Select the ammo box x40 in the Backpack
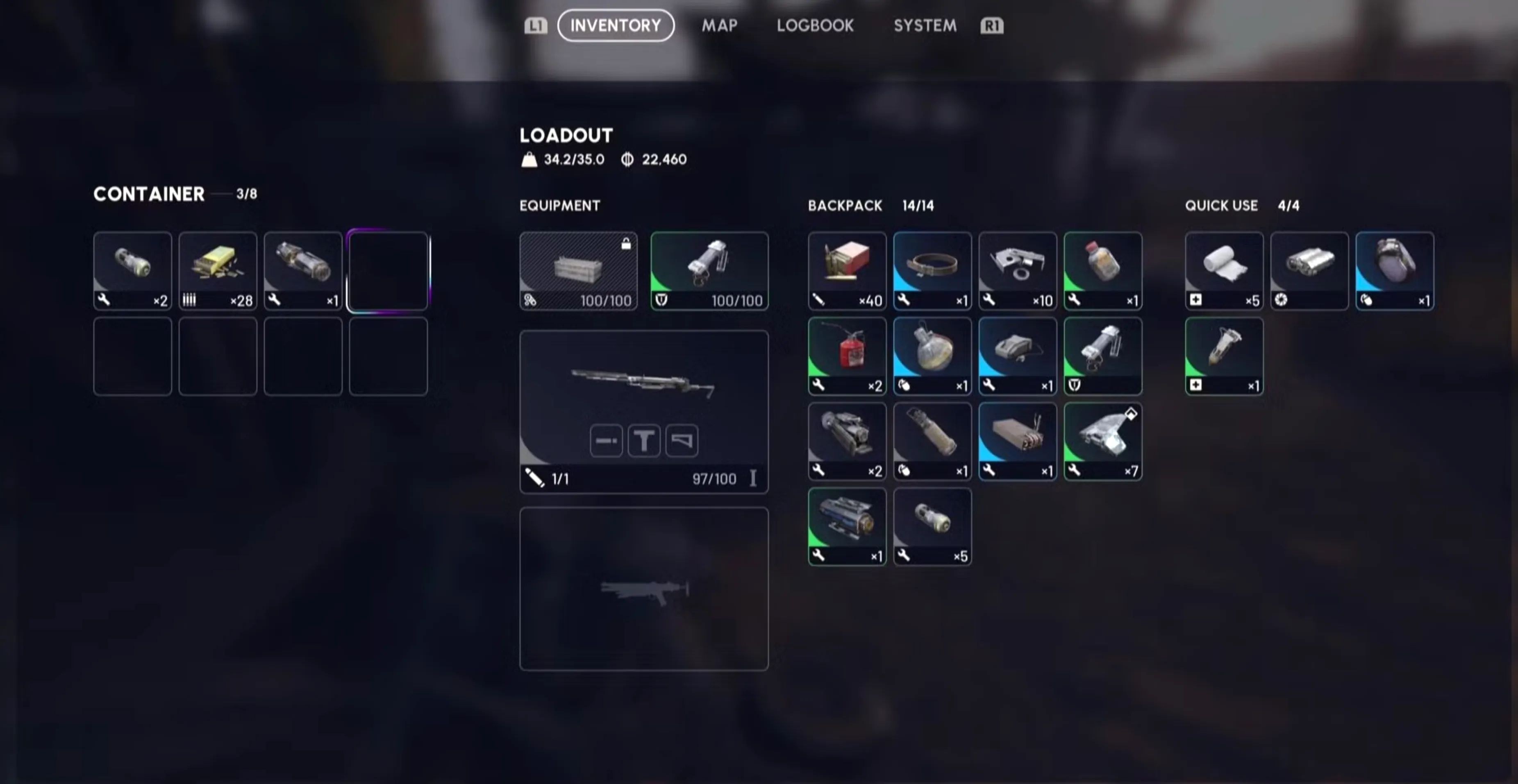 (x=847, y=271)
